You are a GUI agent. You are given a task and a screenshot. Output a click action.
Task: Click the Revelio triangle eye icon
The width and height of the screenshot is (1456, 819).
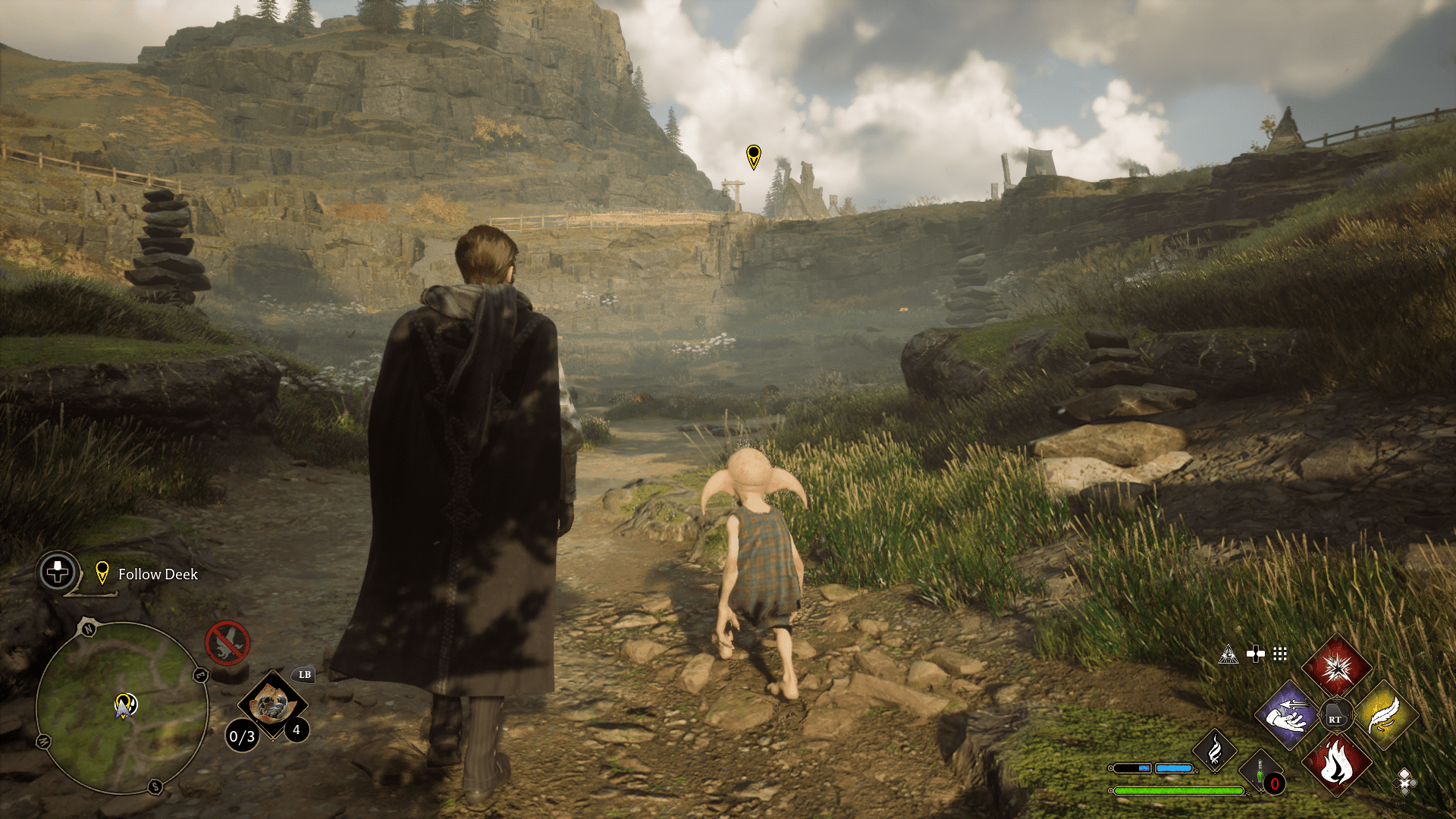tap(1228, 654)
